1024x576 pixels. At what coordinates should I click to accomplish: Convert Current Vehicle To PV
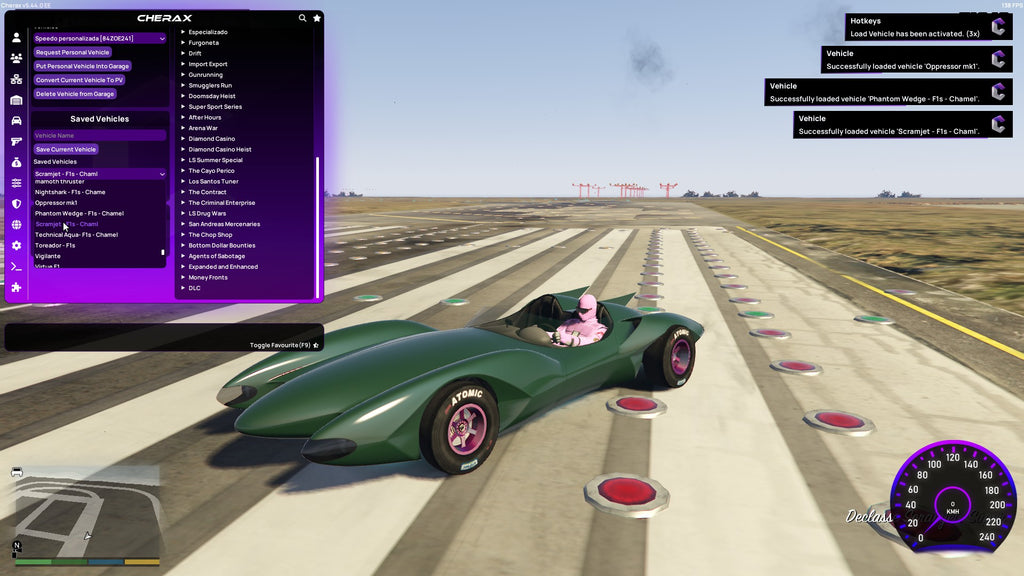tap(79, 80)
